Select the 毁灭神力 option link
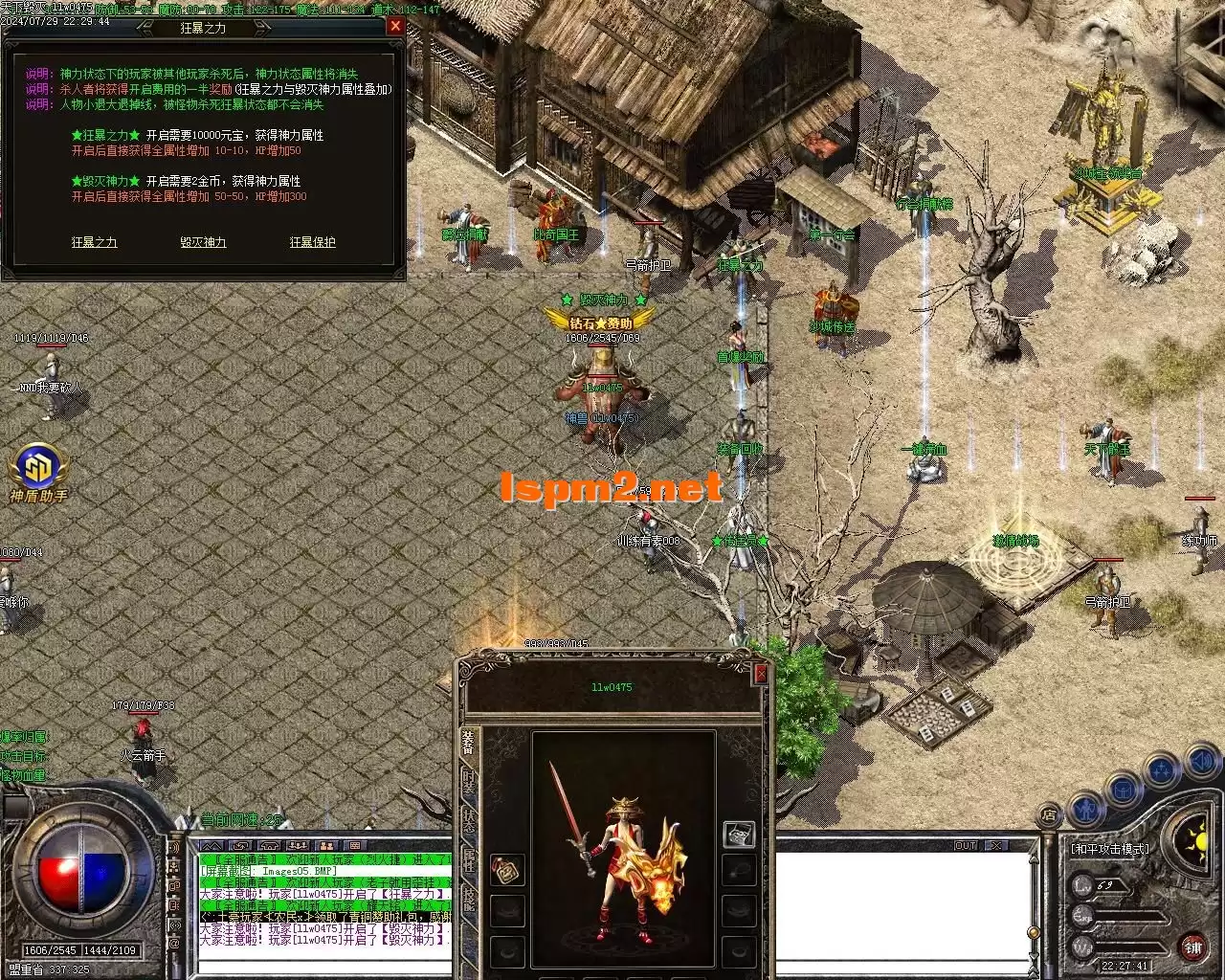The image size is (1225, 980). pos(203,243)
